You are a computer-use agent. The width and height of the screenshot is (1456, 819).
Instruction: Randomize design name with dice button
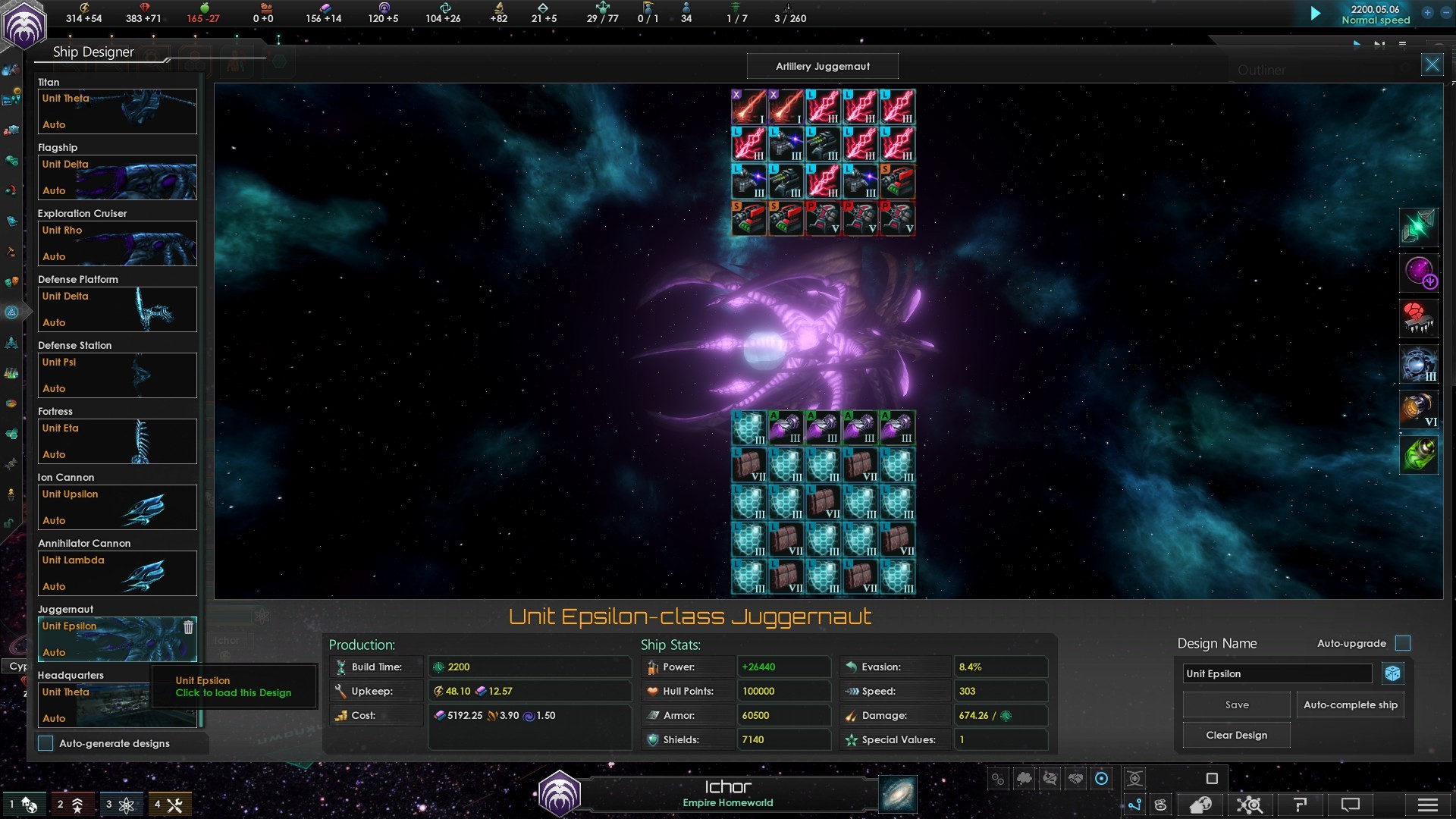click(x=1392, y=673)
